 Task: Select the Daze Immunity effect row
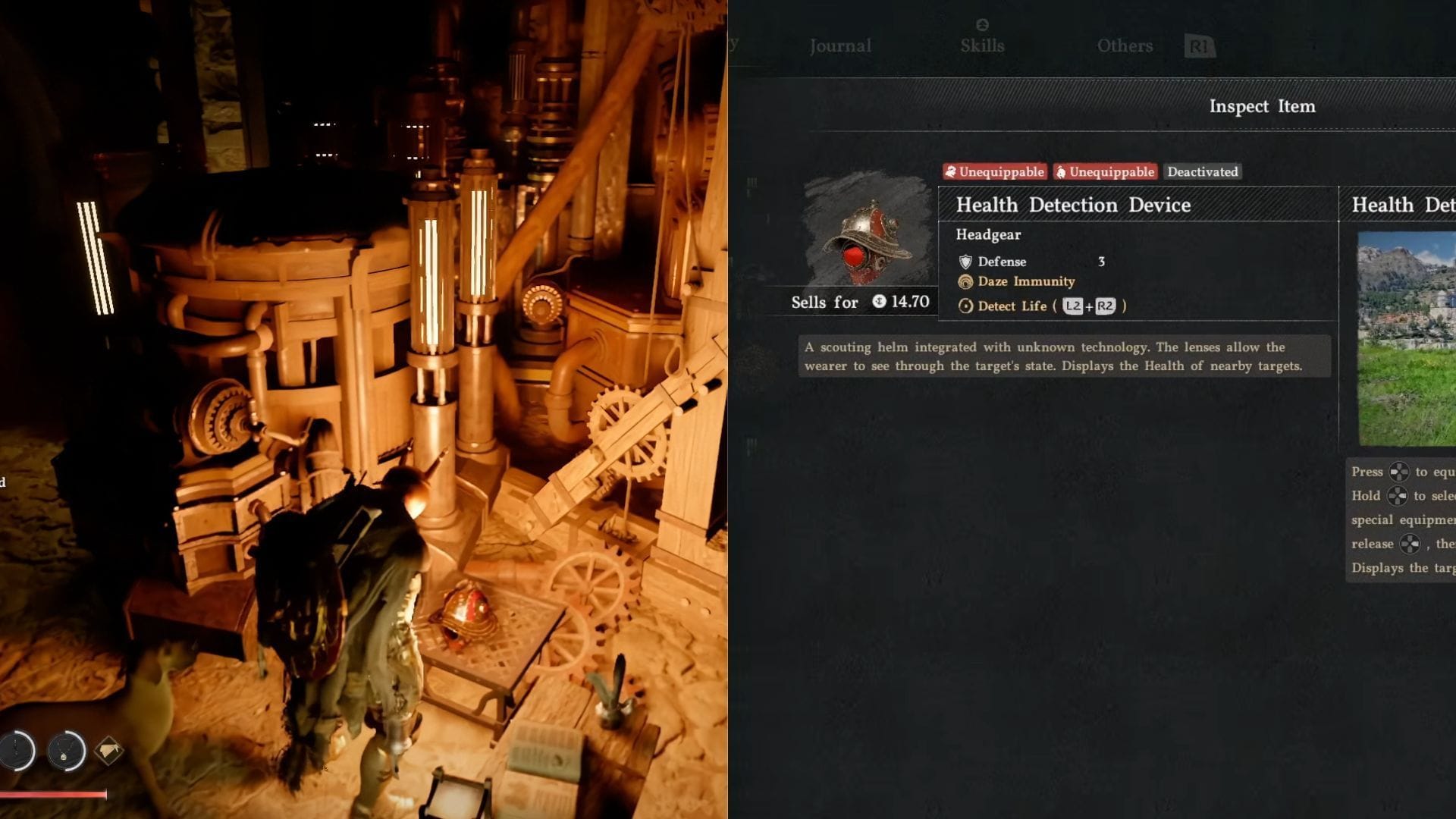[1025, 281]
